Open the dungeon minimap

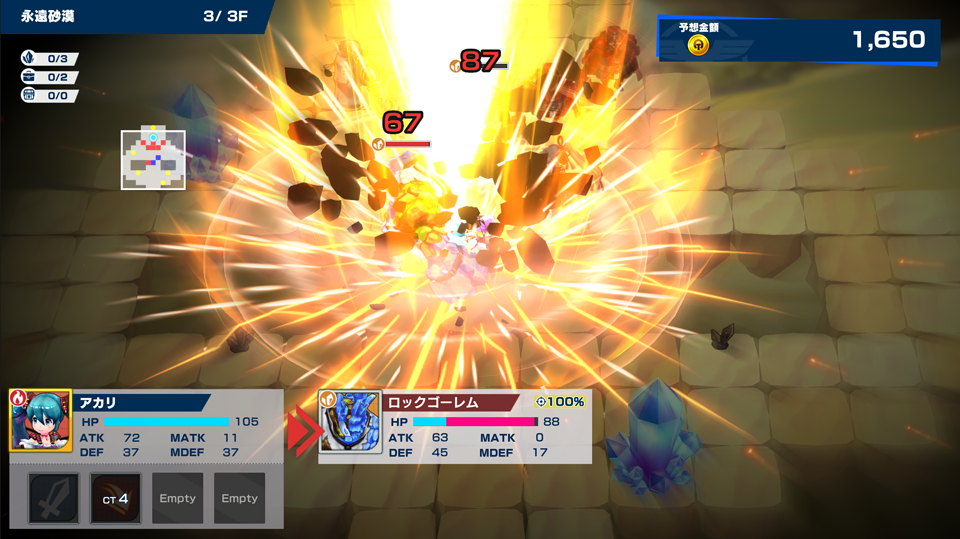click(x=153, y=159)
